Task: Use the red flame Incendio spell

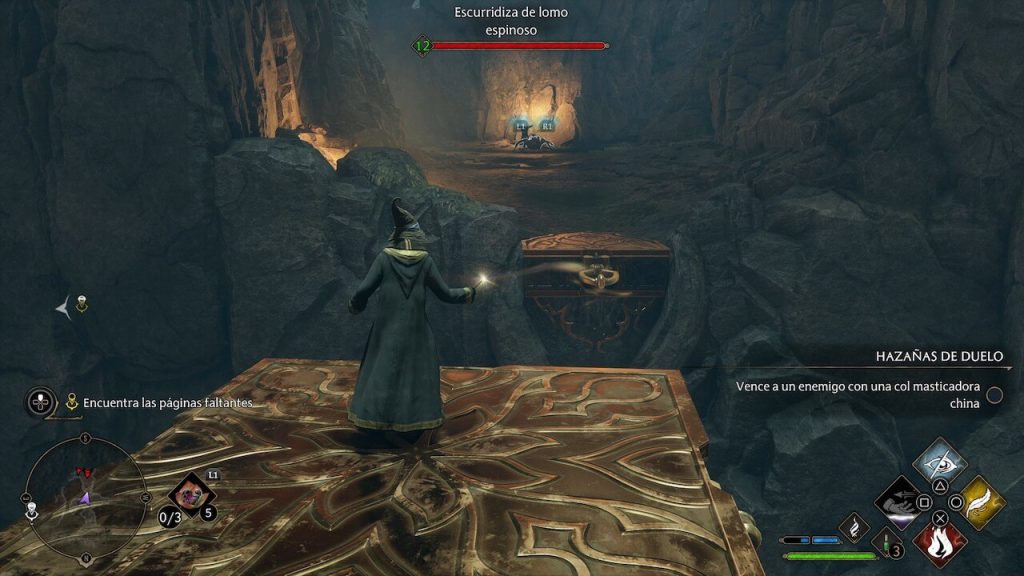Action: tap(940, 541)
